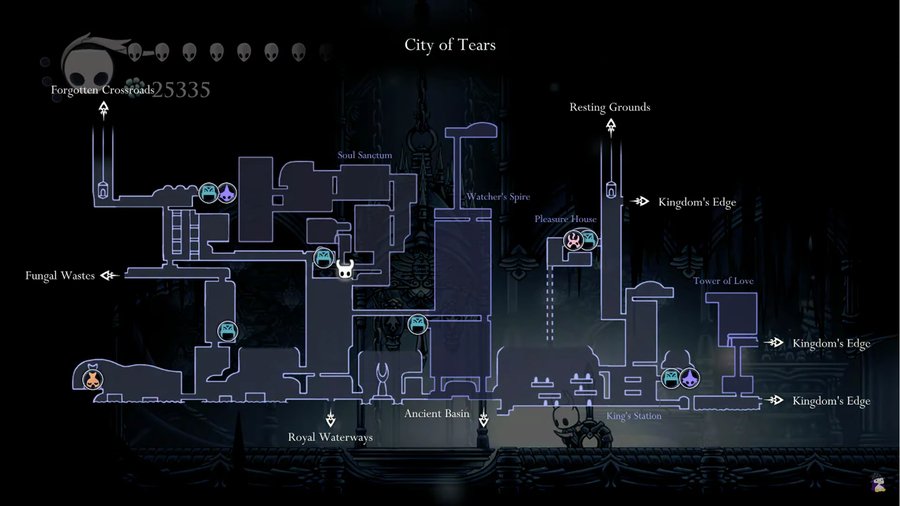Click the Tower of Love map label
Image resolution: width=900 pixels, height=506 pixels.
(x=724, y=281)
